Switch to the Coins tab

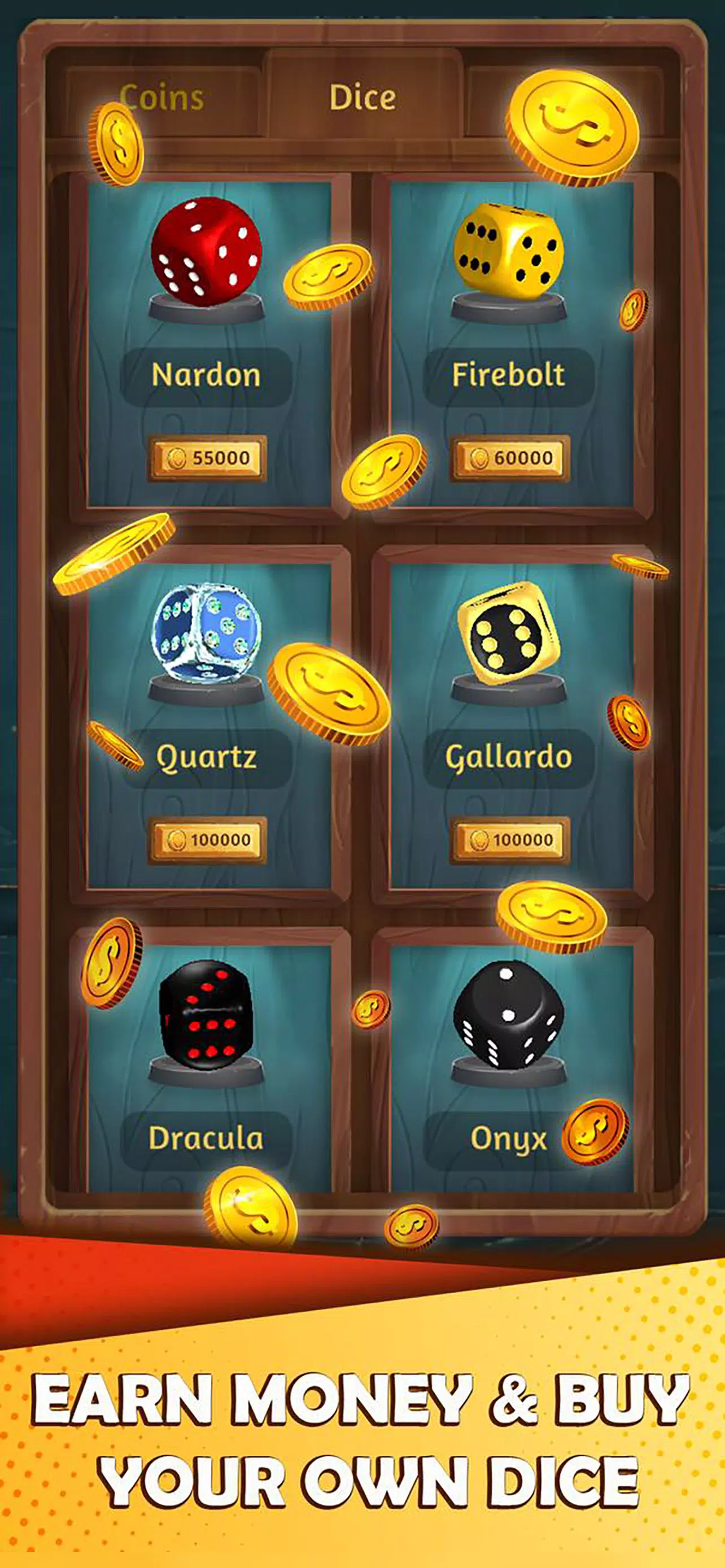pos(164,98)
